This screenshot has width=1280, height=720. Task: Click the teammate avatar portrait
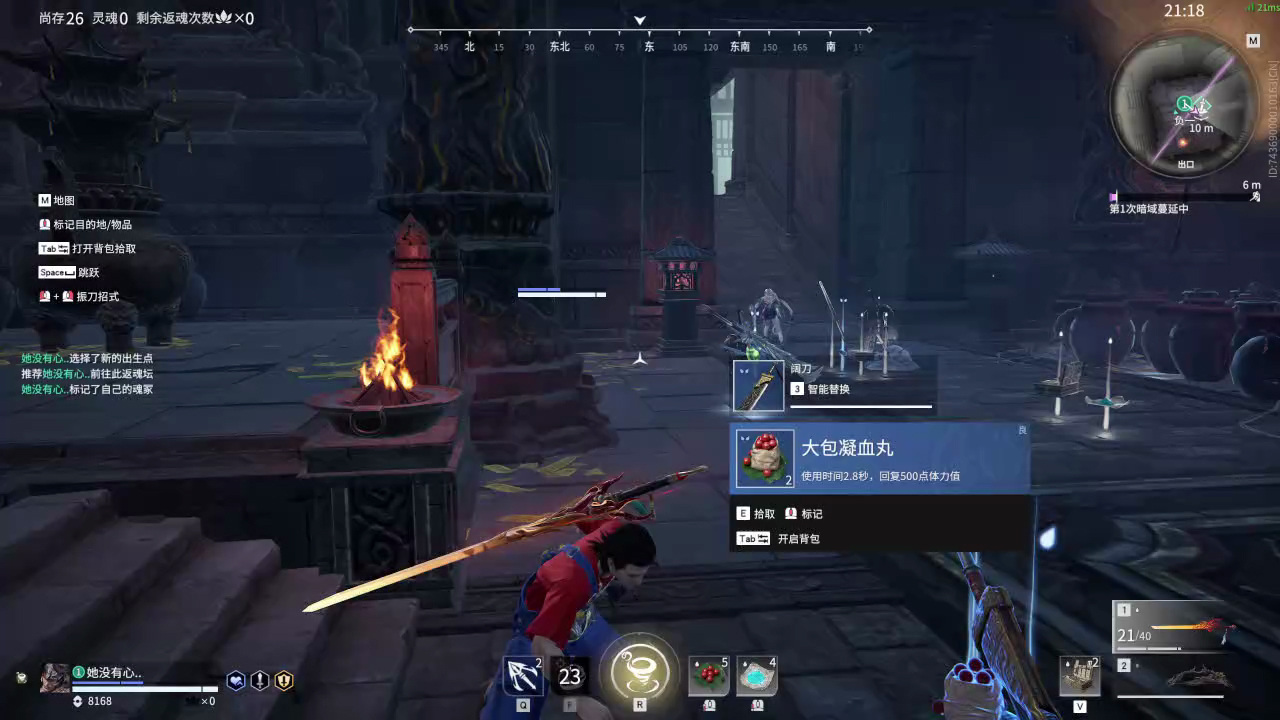[54, 678]
